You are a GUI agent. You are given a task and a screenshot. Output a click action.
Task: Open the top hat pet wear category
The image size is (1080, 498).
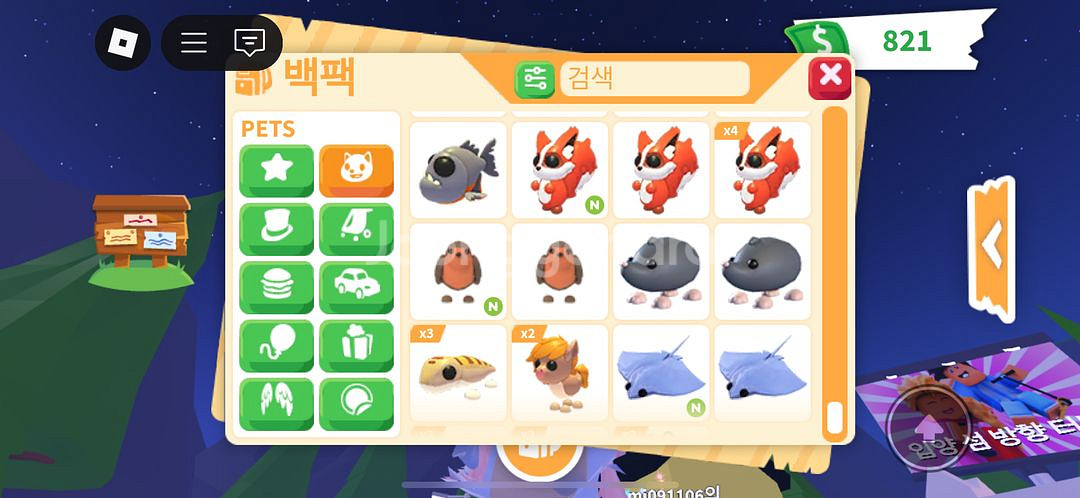(x=276, y=229)
